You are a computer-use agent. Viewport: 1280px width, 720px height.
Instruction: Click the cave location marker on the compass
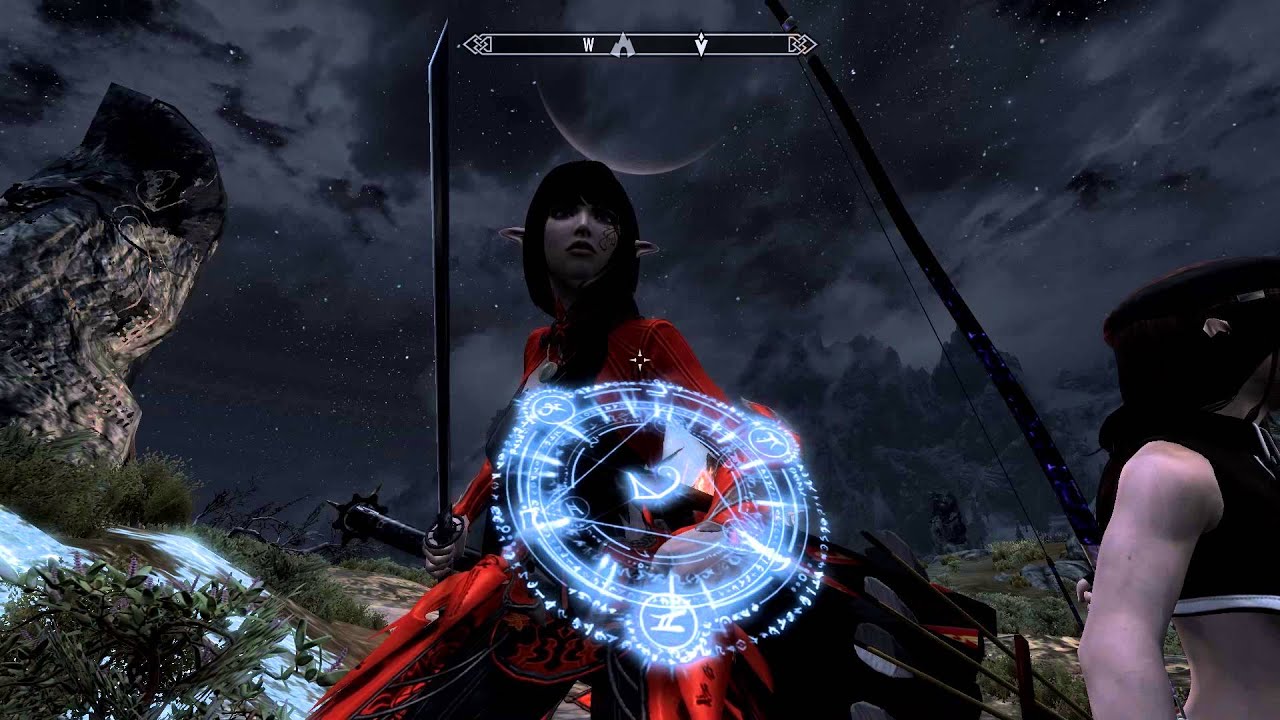coord(624,44)
